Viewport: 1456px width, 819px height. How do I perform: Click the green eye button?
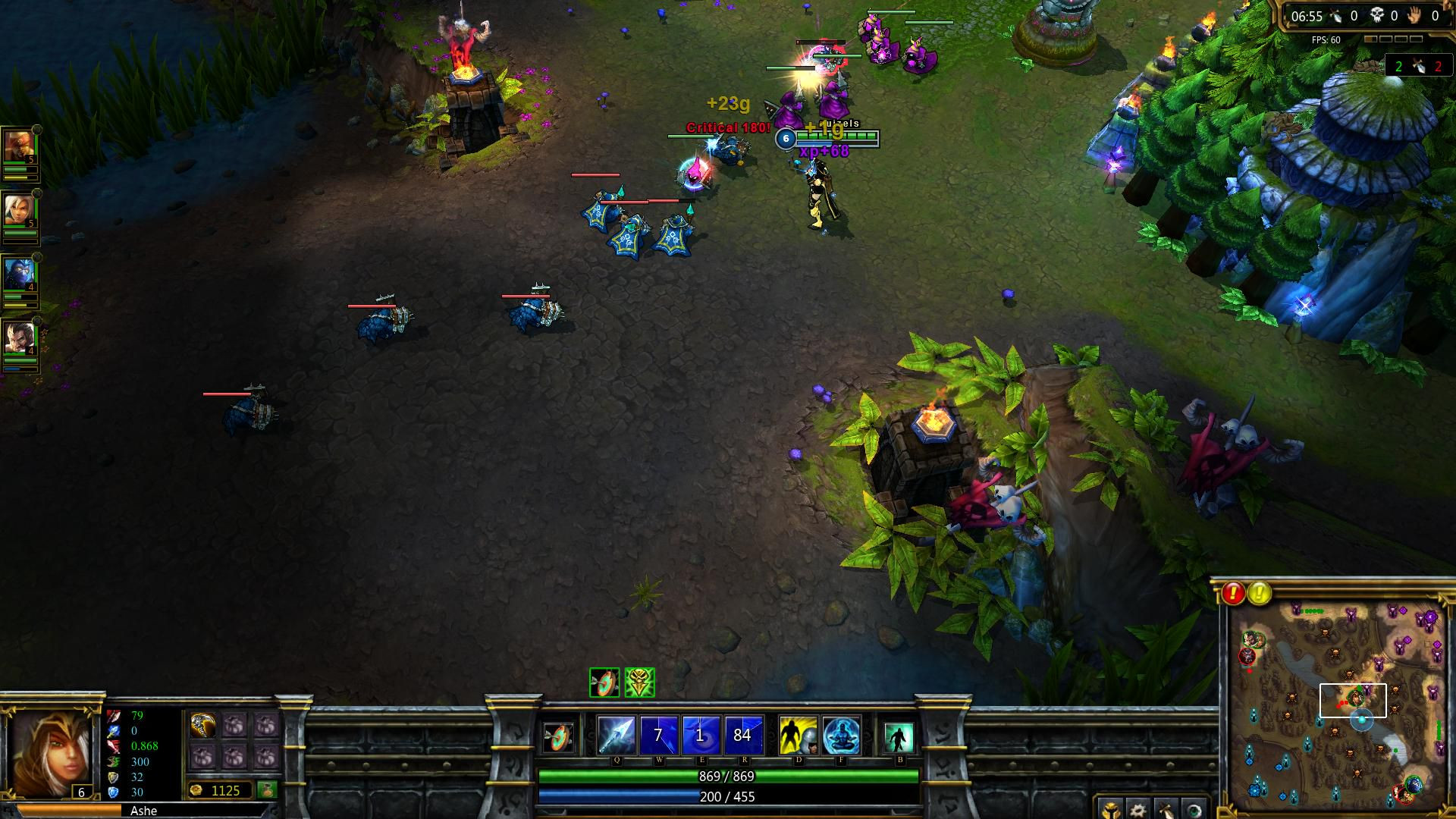[x=1194, y=809]
